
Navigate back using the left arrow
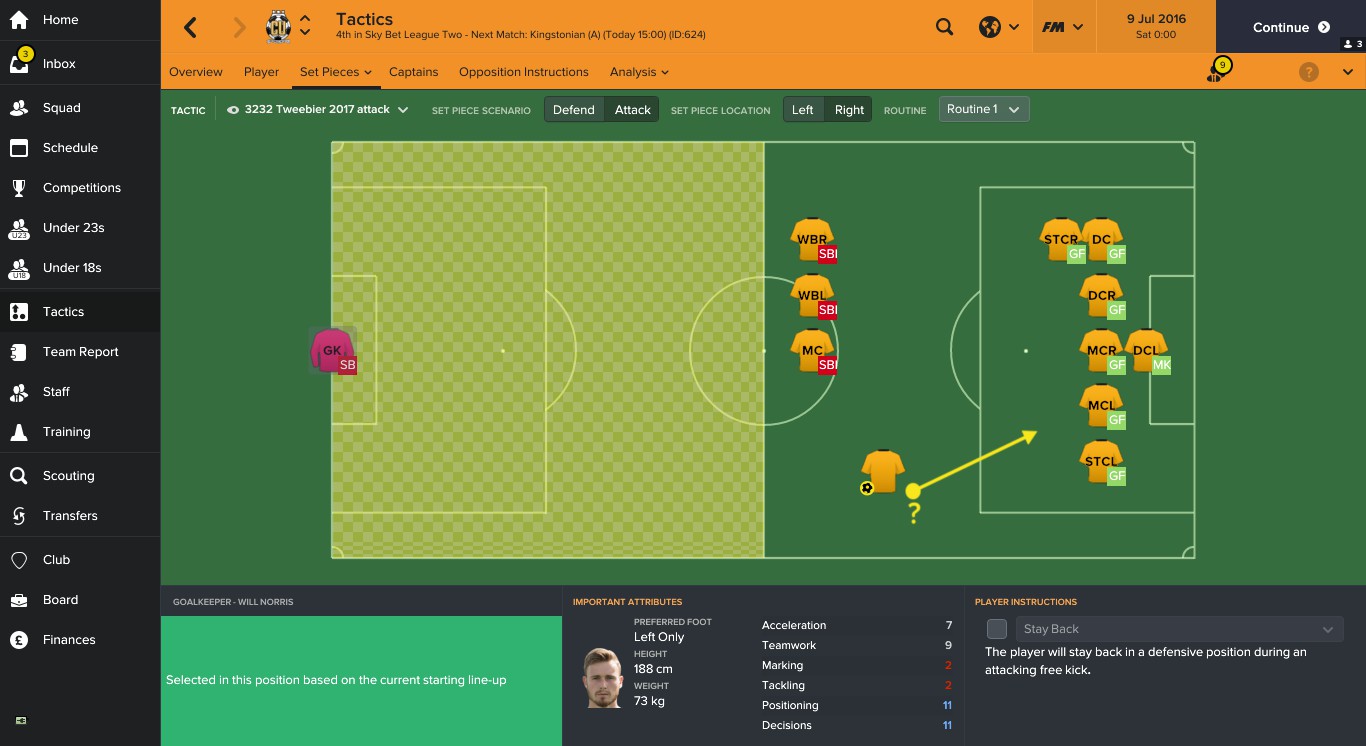pyautogui.click(x=190, y=27)
